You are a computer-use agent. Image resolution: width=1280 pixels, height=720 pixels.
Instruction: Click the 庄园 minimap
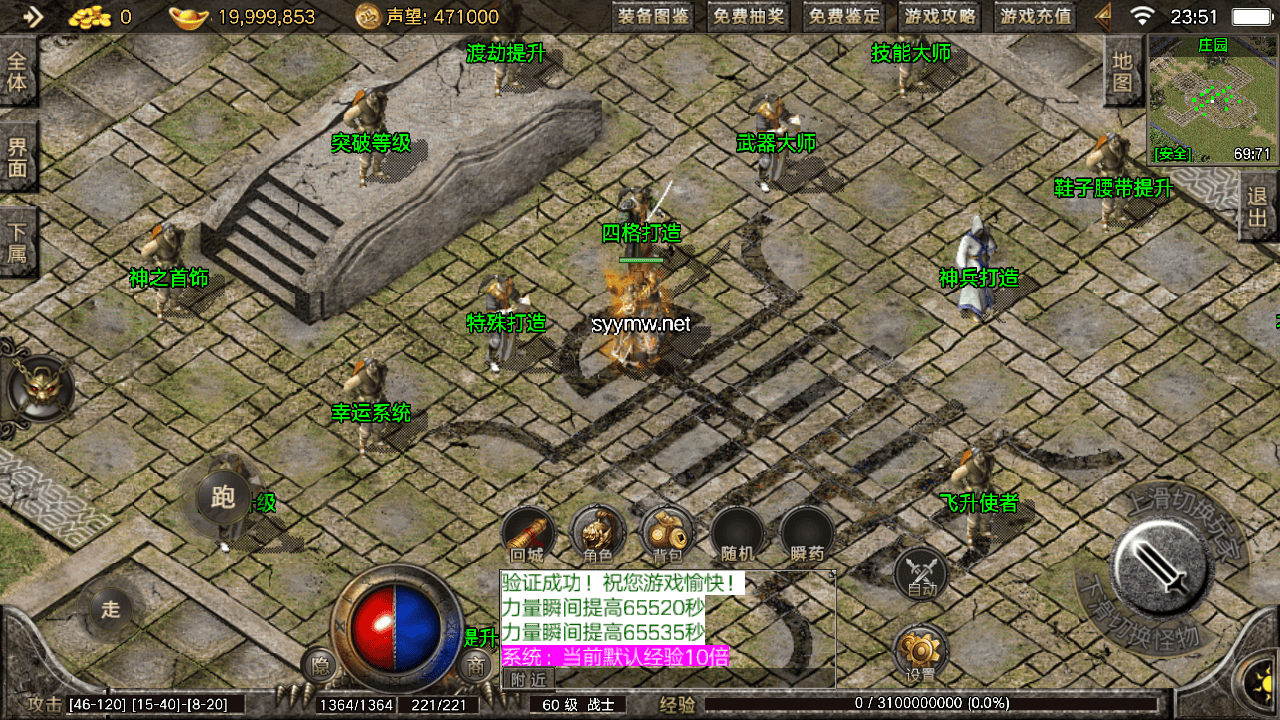tap(1211, 99)
